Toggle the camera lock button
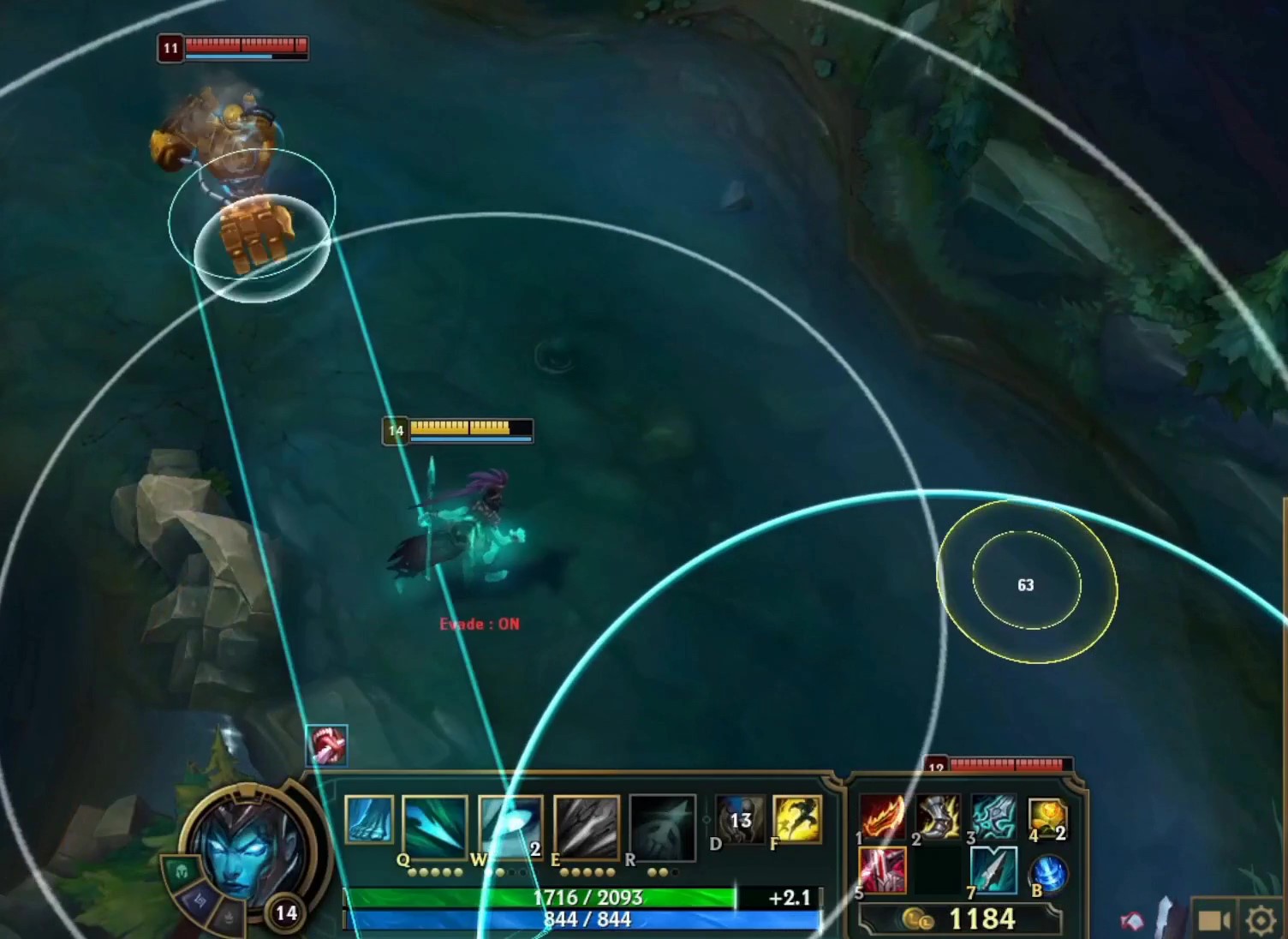 tap(1213, 921)
